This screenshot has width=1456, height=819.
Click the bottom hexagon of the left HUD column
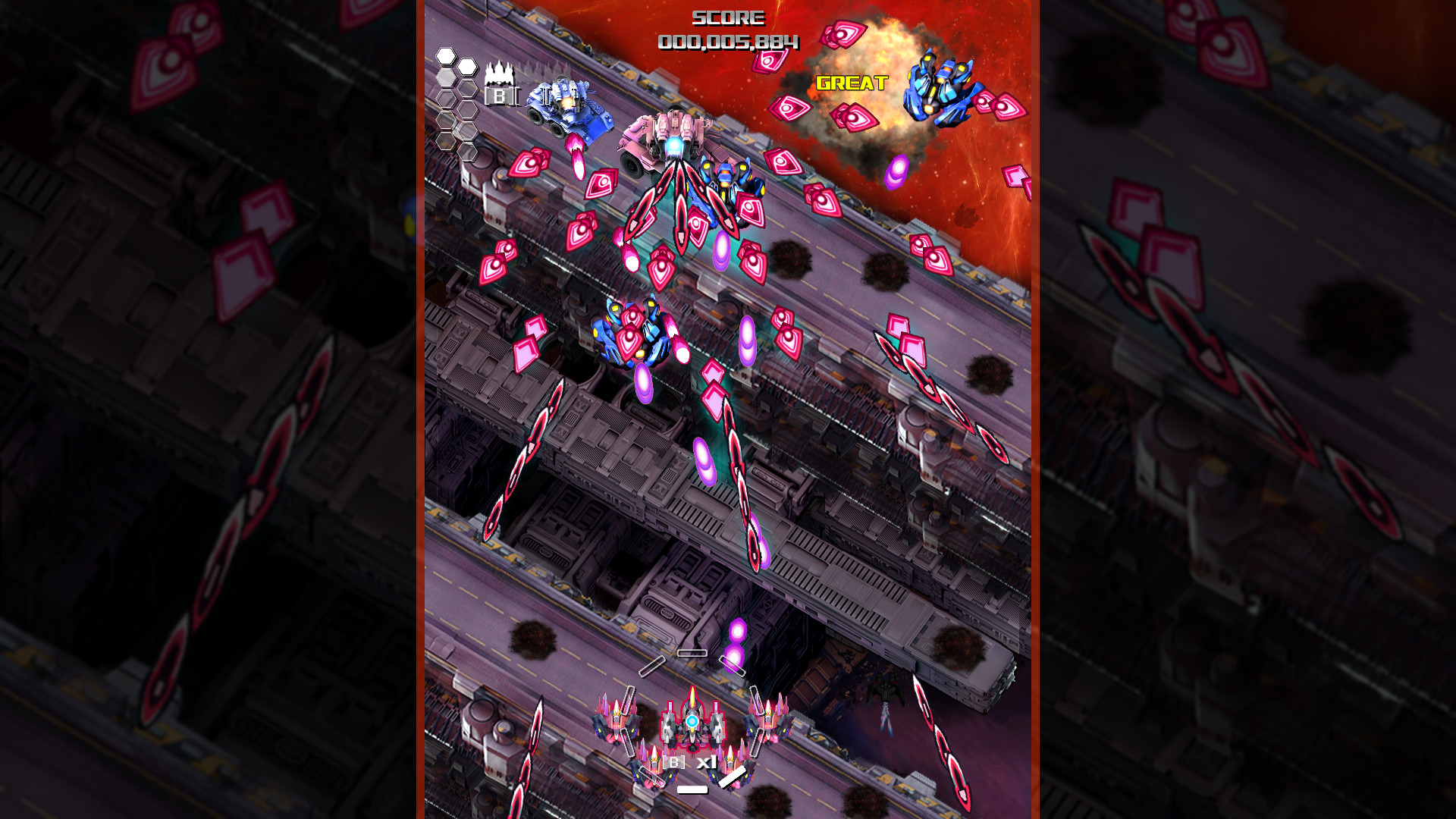coord(469,153)
